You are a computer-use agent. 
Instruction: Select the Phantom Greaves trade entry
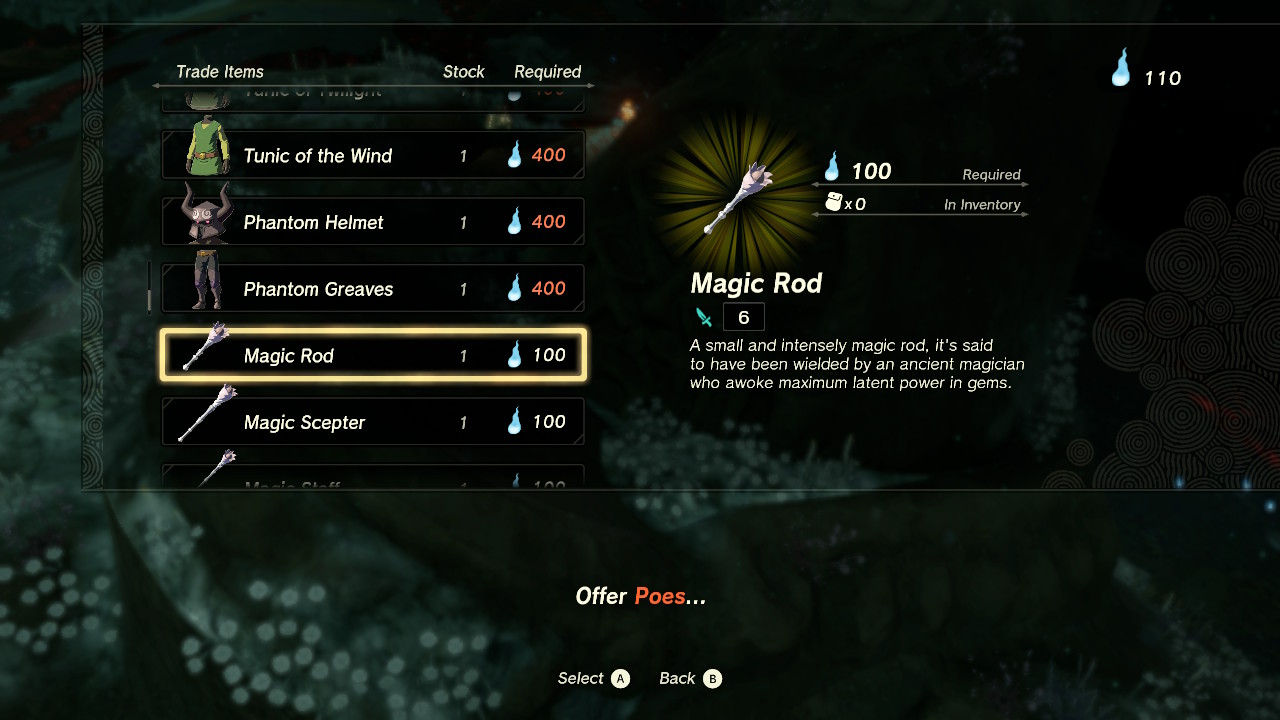(x=372, y=288)
